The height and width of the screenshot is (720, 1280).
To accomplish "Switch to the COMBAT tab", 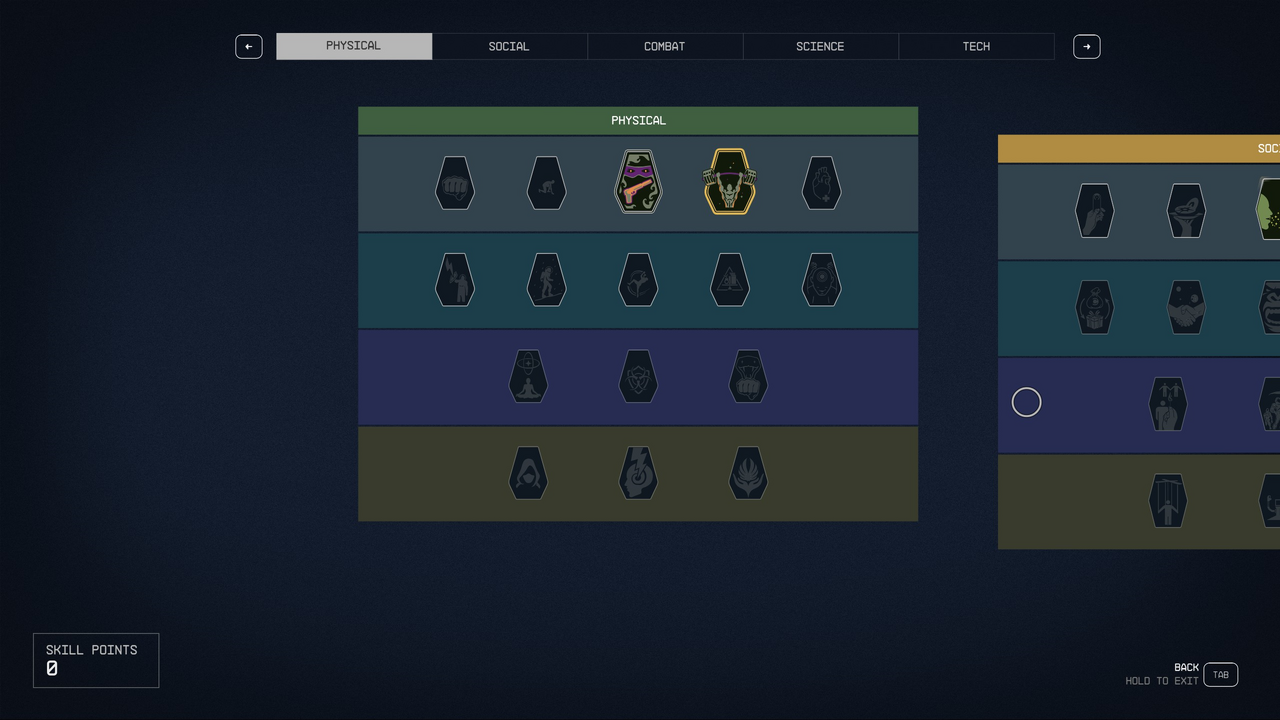I will click(x=664, y=46).
